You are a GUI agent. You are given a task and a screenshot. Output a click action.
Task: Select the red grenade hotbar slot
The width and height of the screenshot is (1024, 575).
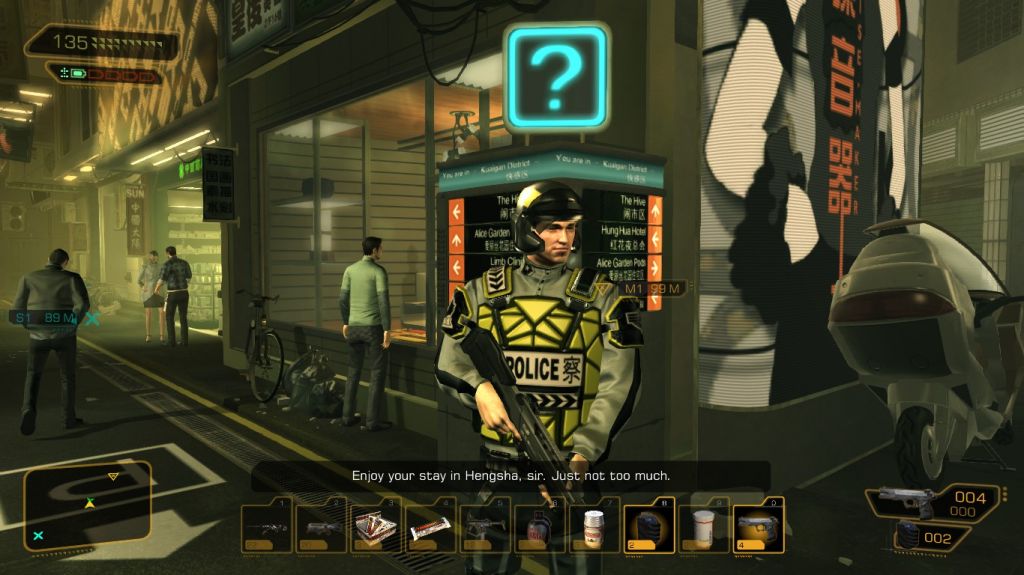pyautogui.click(x=540, y=527)
